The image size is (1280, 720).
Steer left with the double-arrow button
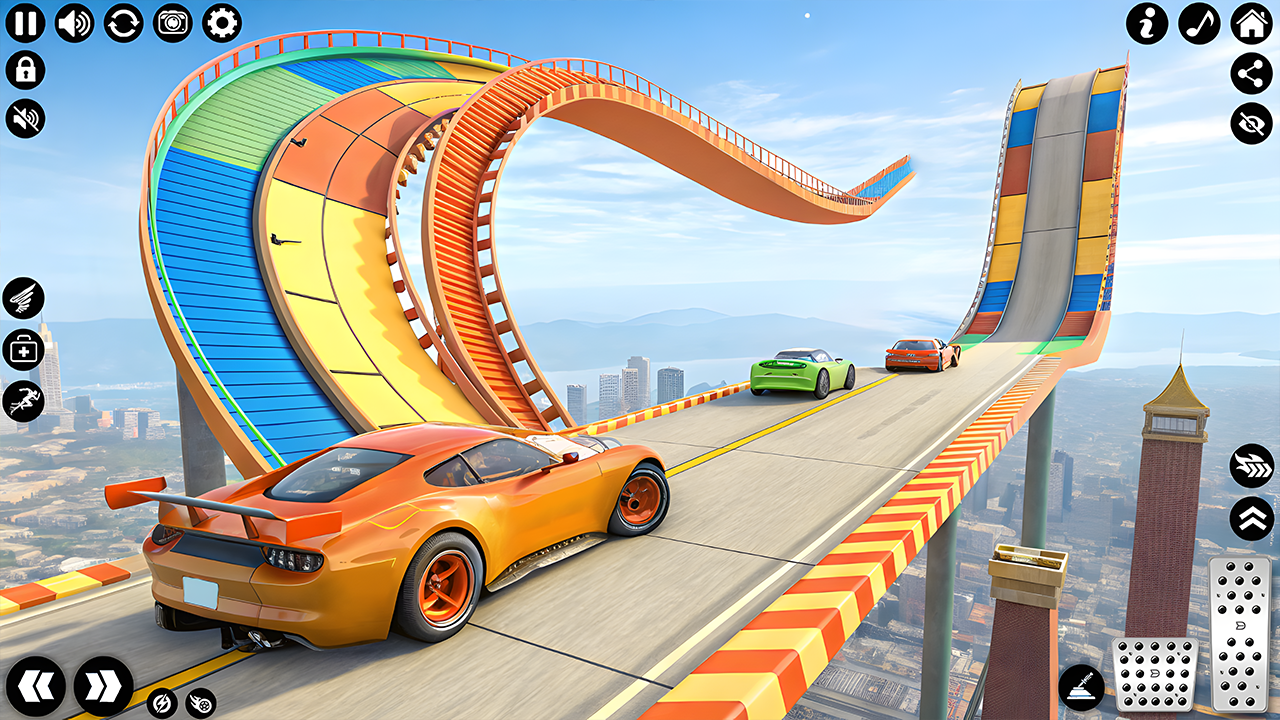click(36, 686)
